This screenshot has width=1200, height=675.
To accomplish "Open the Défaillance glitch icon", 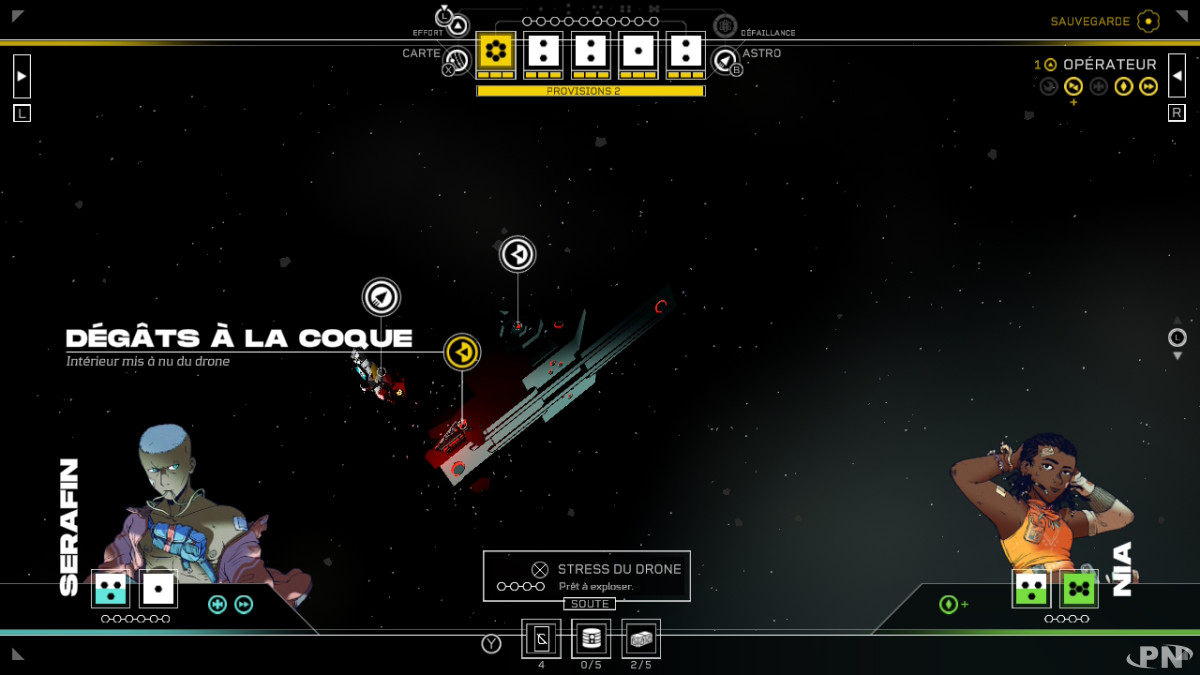I will click(725, 26).
